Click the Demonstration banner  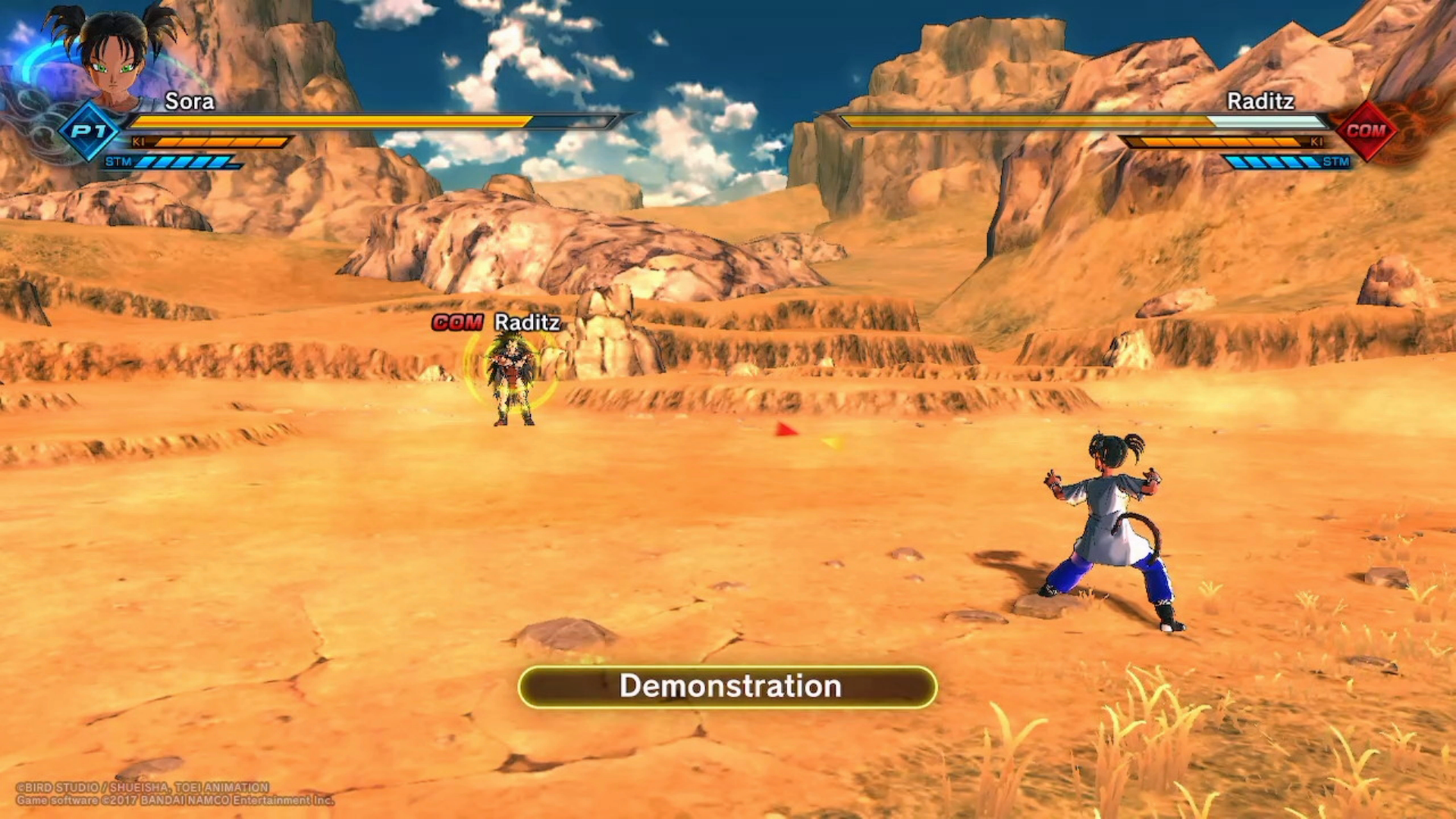(728, 686)
